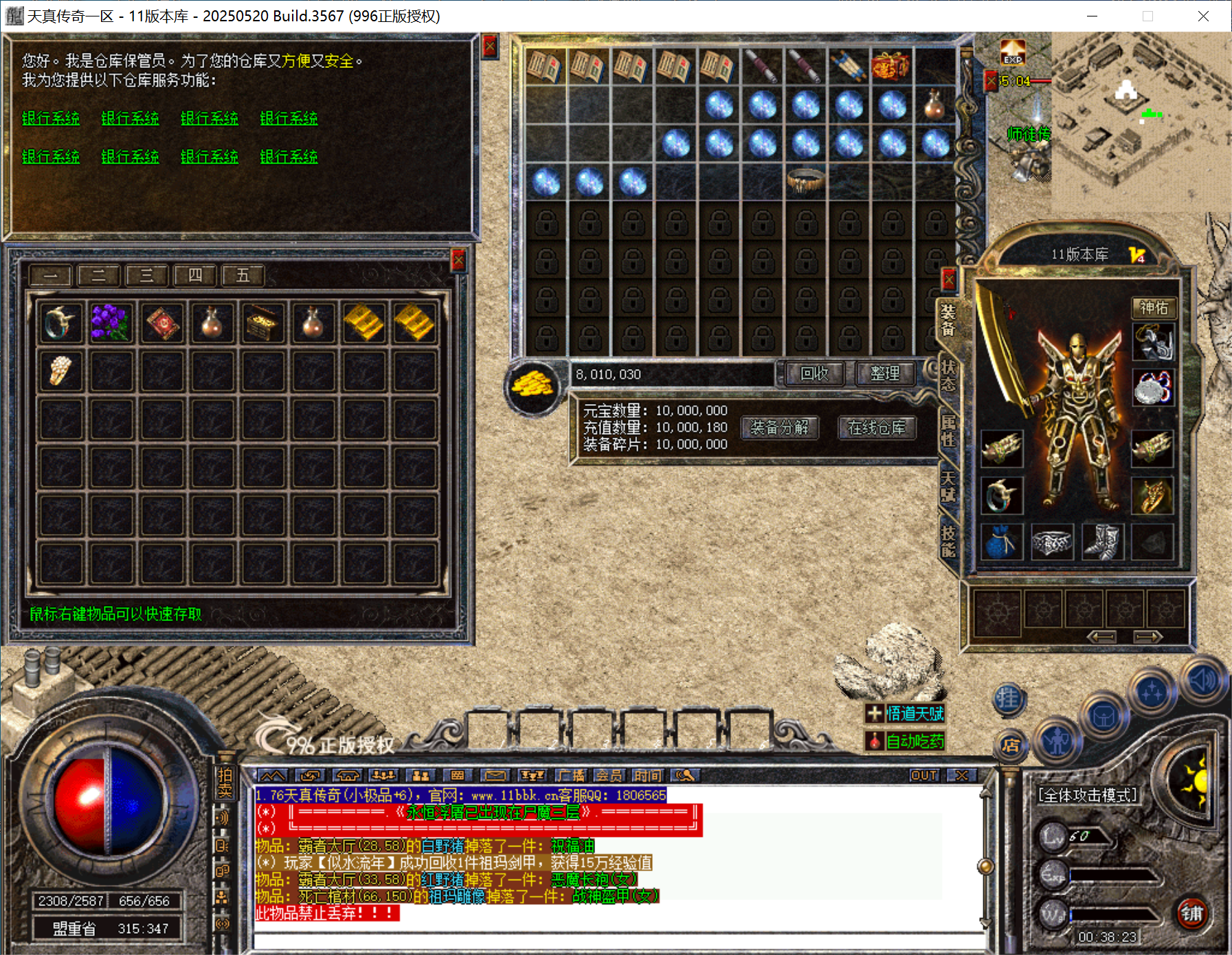Click the 全体攻击模式 attack mode label
The height and width of the screenshot is (955, 1232).
pos(1087,796)
